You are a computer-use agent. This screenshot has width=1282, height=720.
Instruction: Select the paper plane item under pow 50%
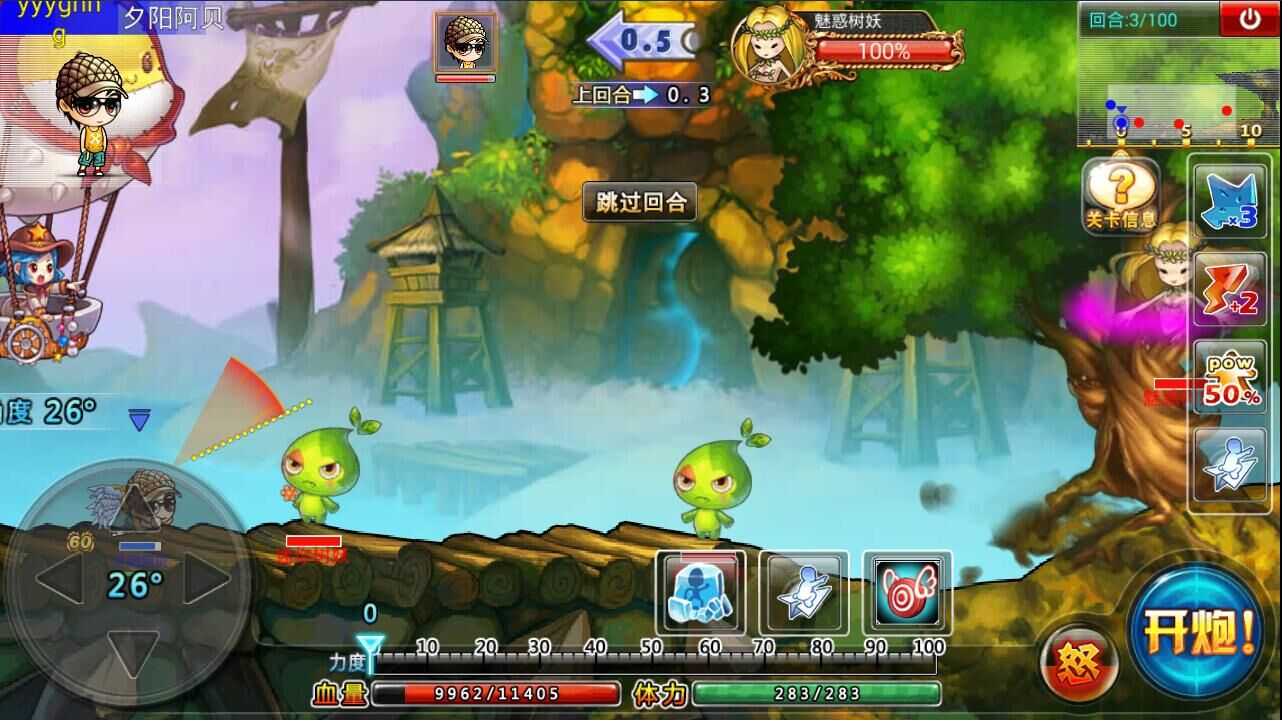(x=1231, y=463)
